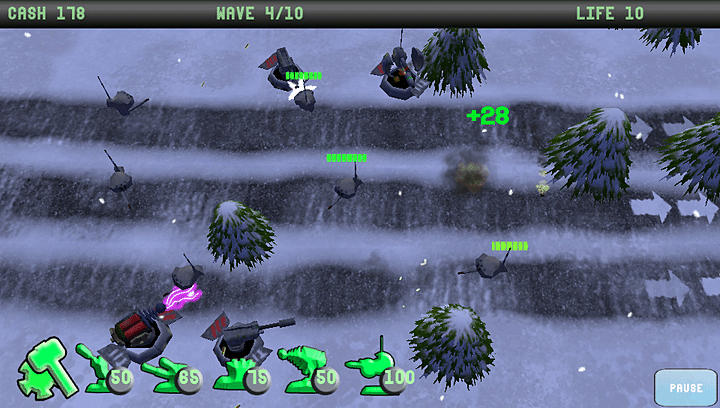720x408 pixels.
Task: Select the green hammer build tool
Action: 44,366
